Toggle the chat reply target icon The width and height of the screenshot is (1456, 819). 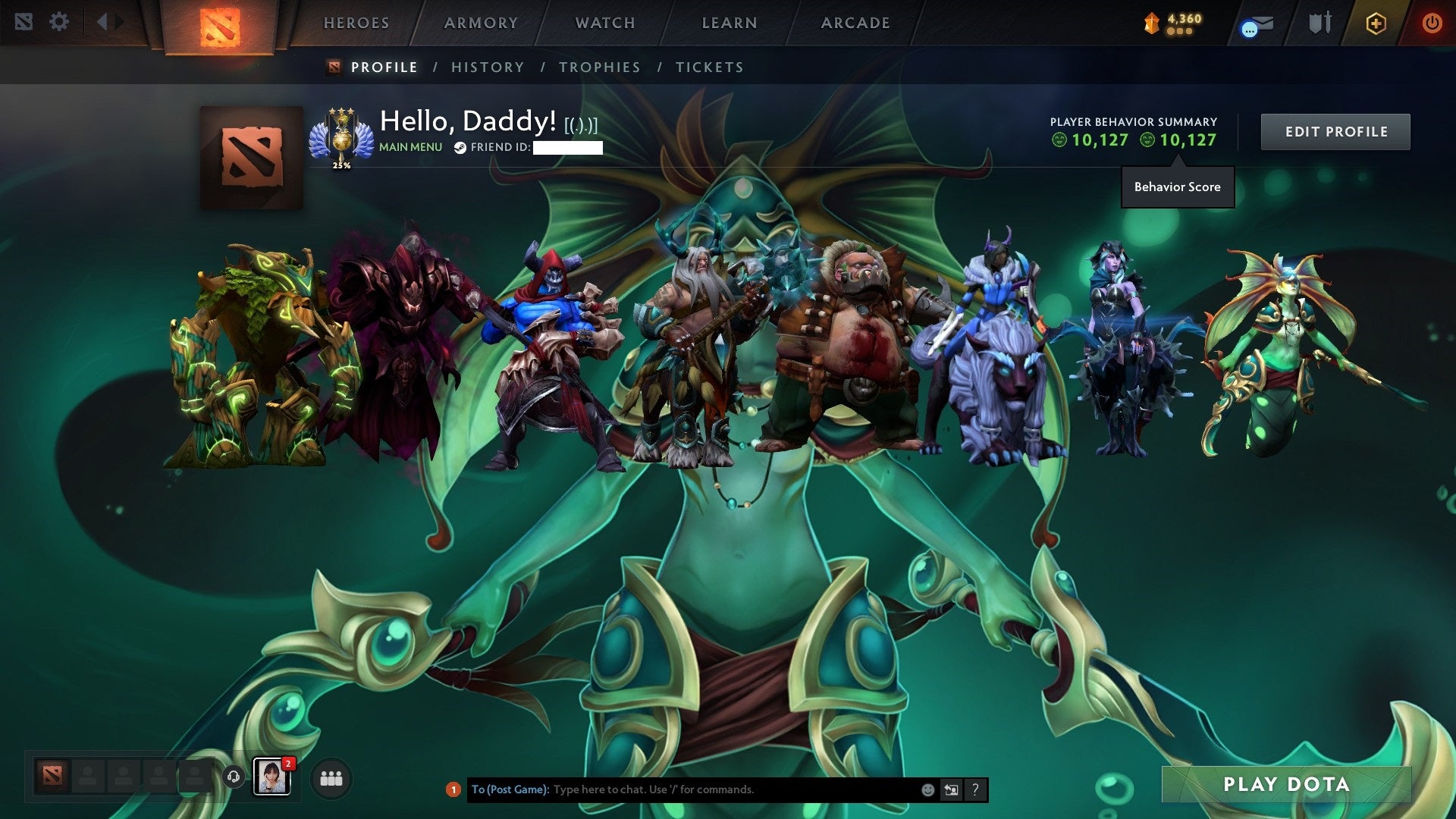950,789
